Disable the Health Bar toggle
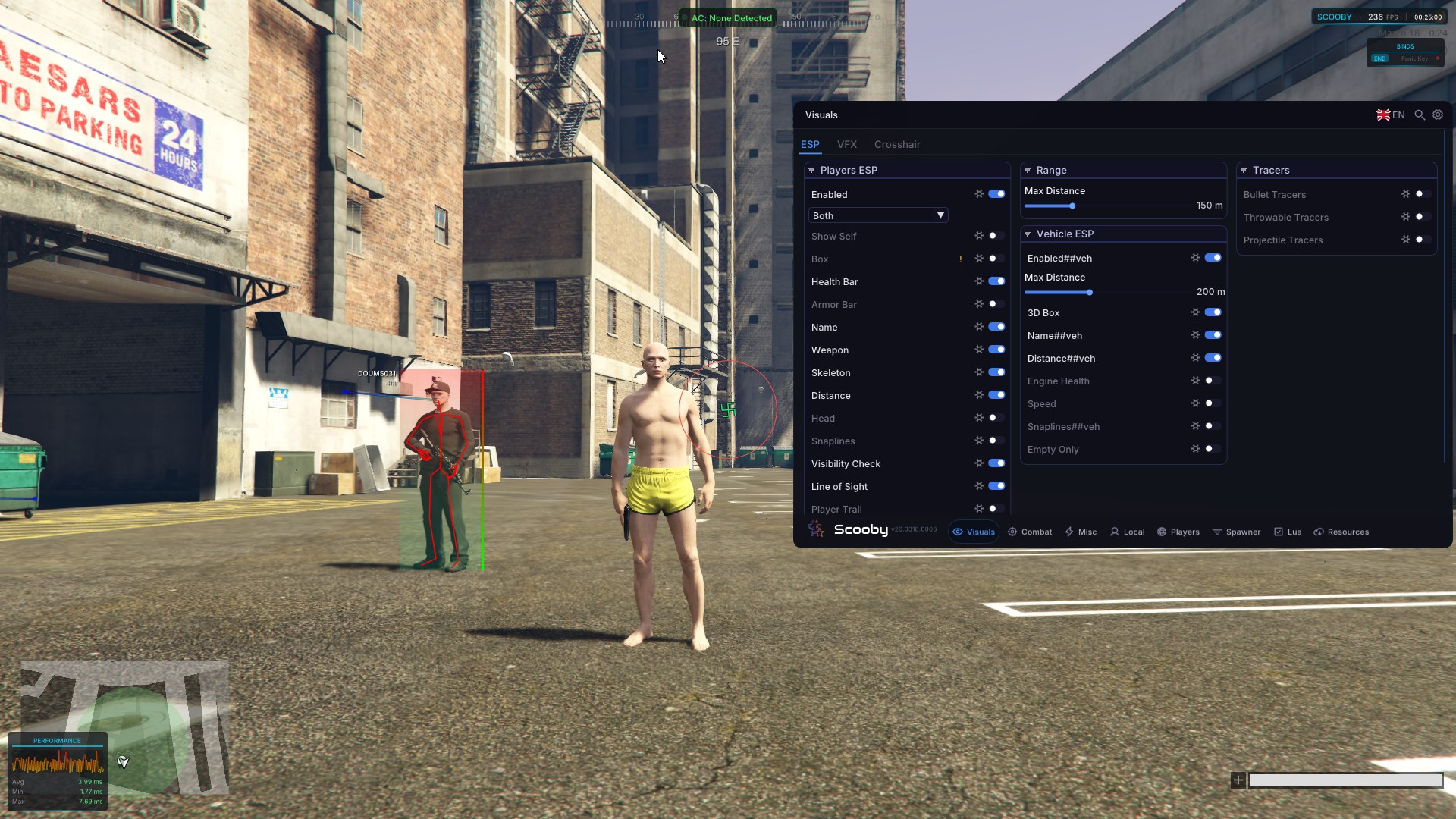1456x819 pixels. click(996, 281)
